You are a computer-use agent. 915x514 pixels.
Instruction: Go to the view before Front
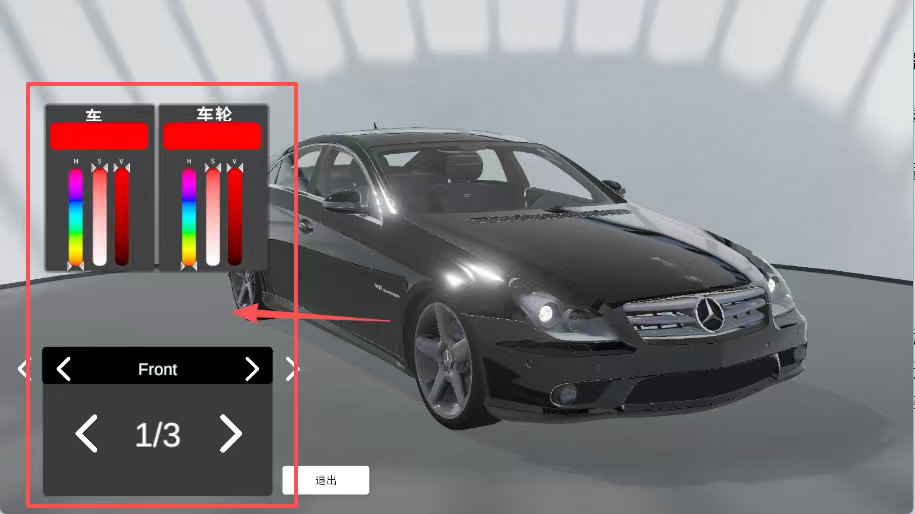click(x=64, y=369)
